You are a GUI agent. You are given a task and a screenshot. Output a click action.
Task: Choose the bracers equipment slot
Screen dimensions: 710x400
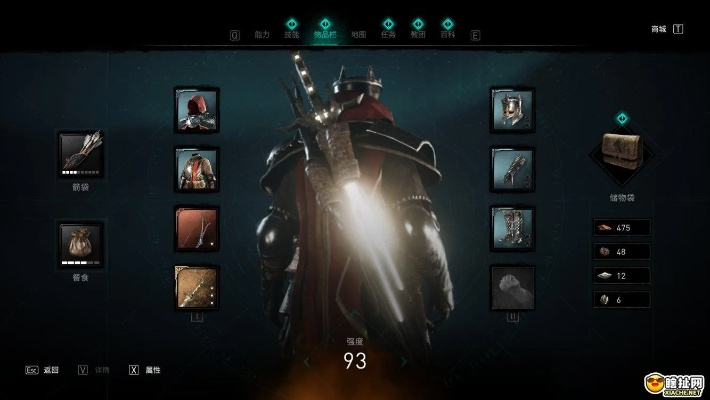click(x=512, y=169)
